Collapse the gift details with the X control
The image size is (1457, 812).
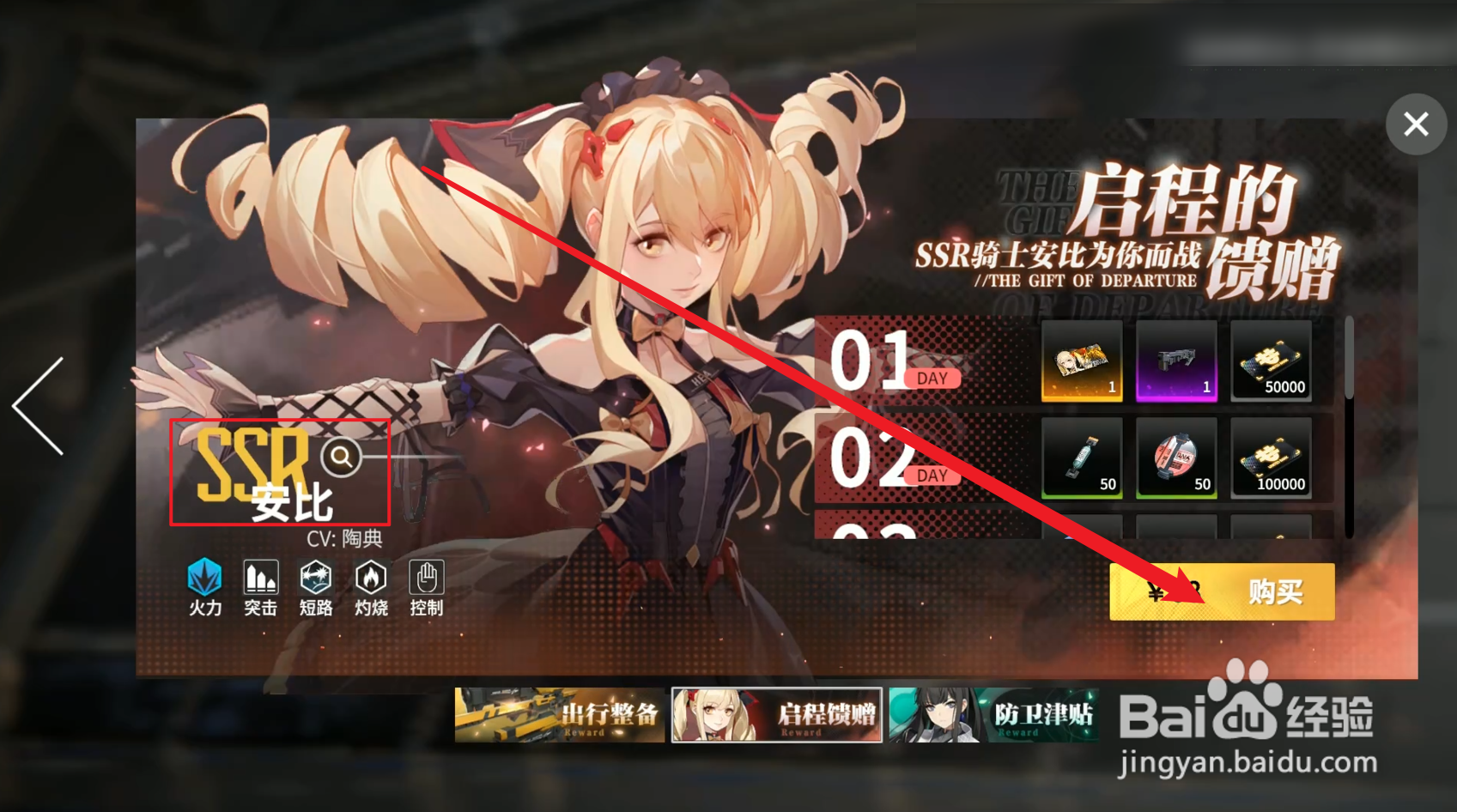tap(1415, 124)
